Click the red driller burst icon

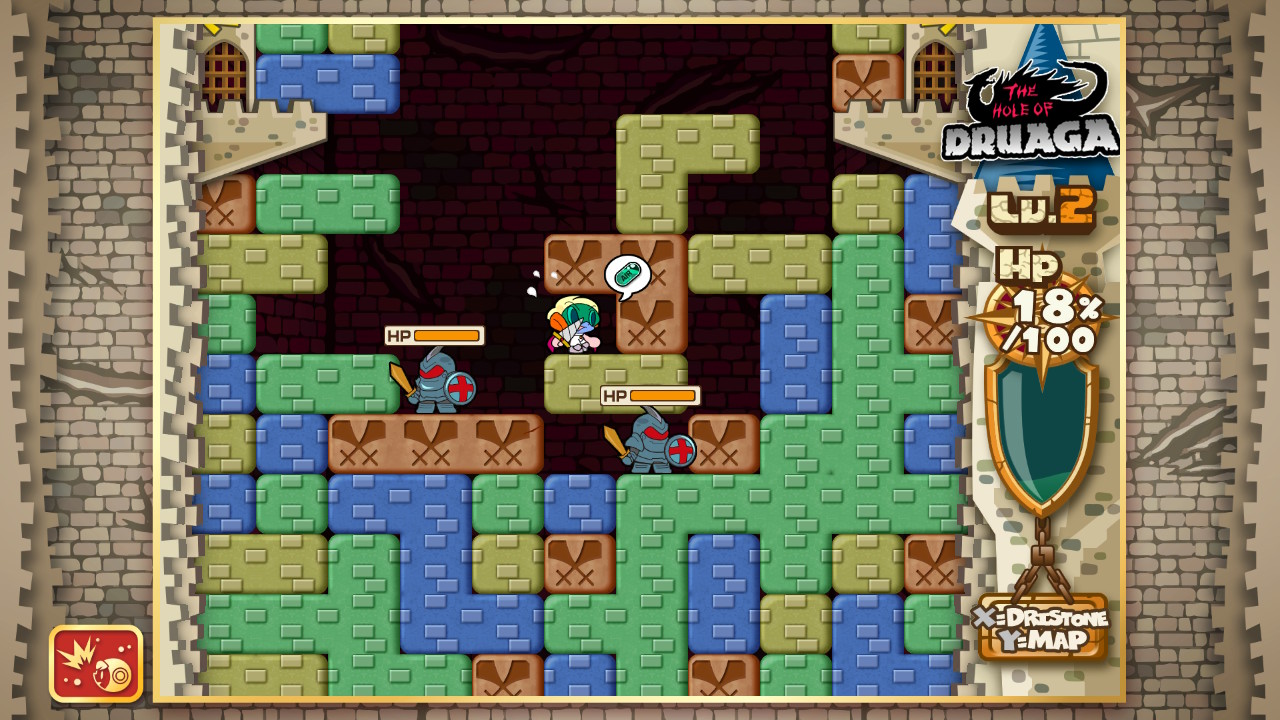pos(96,663)
